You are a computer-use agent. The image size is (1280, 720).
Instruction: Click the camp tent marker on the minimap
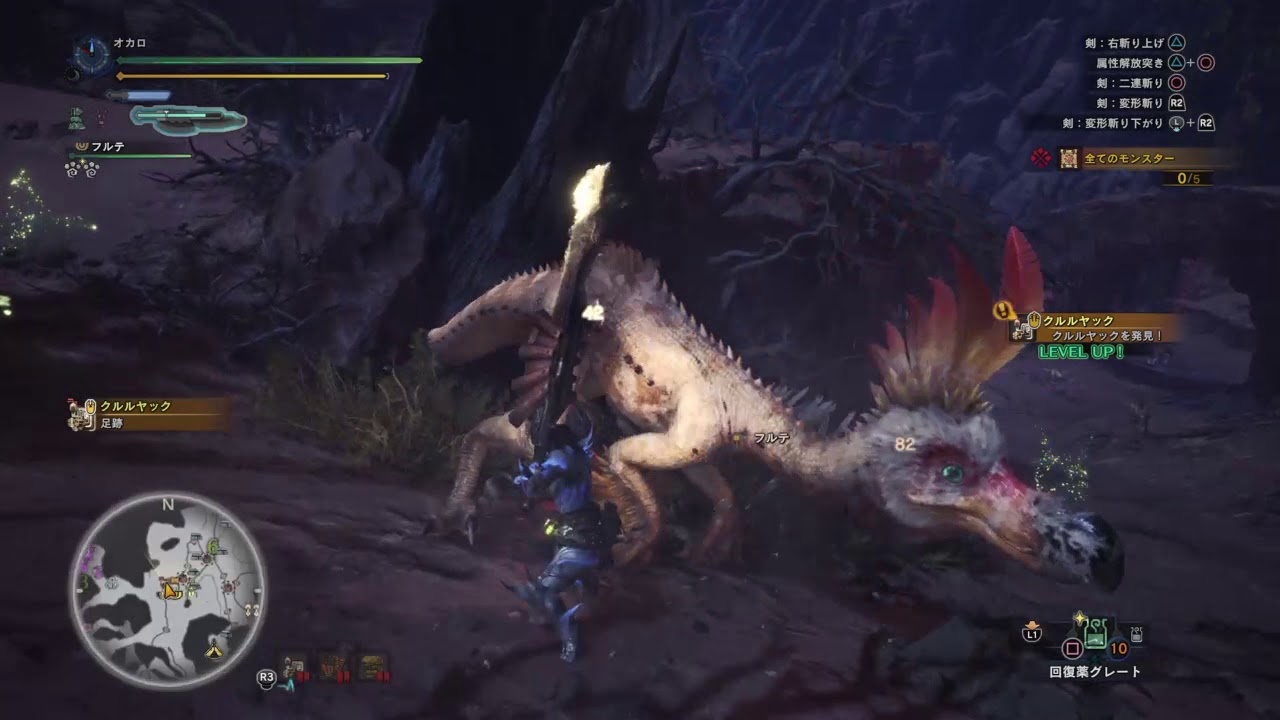[x=214, y=650]
